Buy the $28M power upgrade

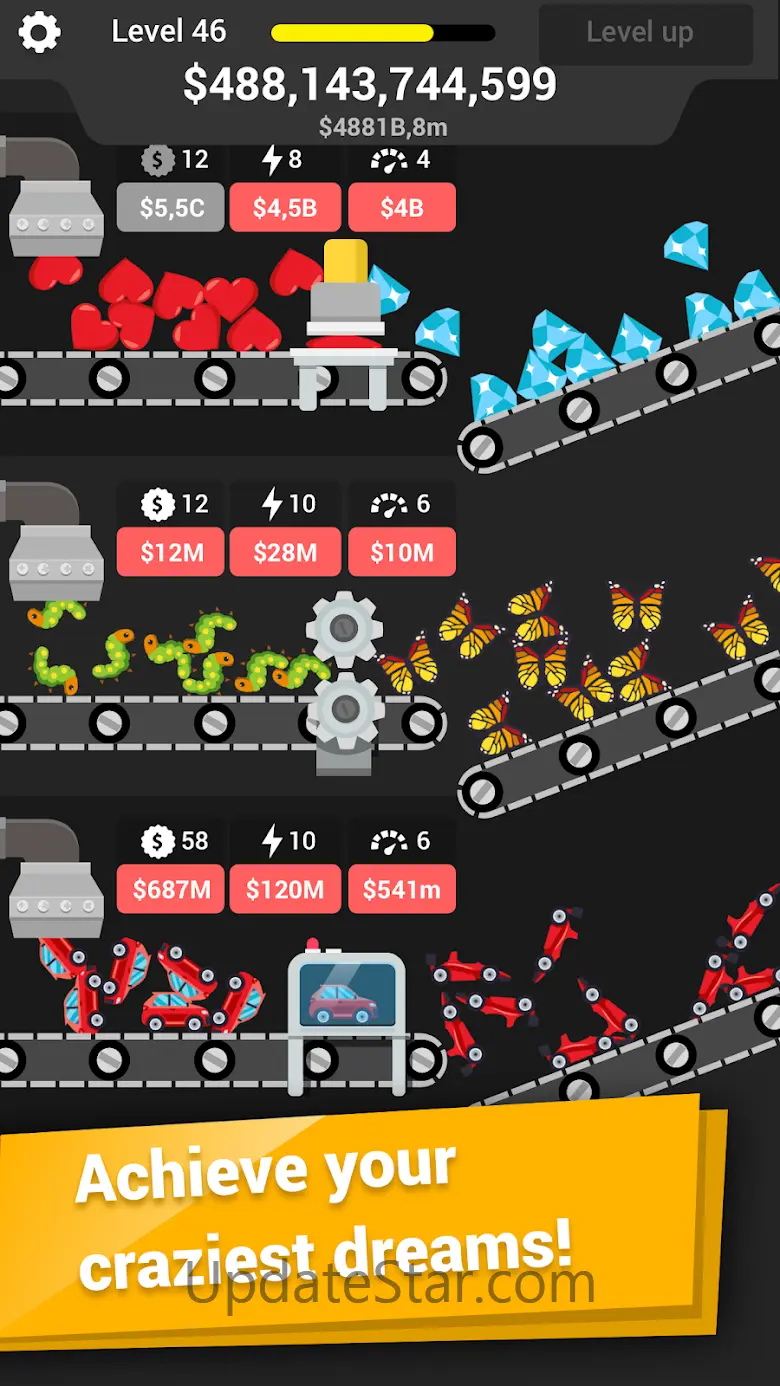click(285, 552)
